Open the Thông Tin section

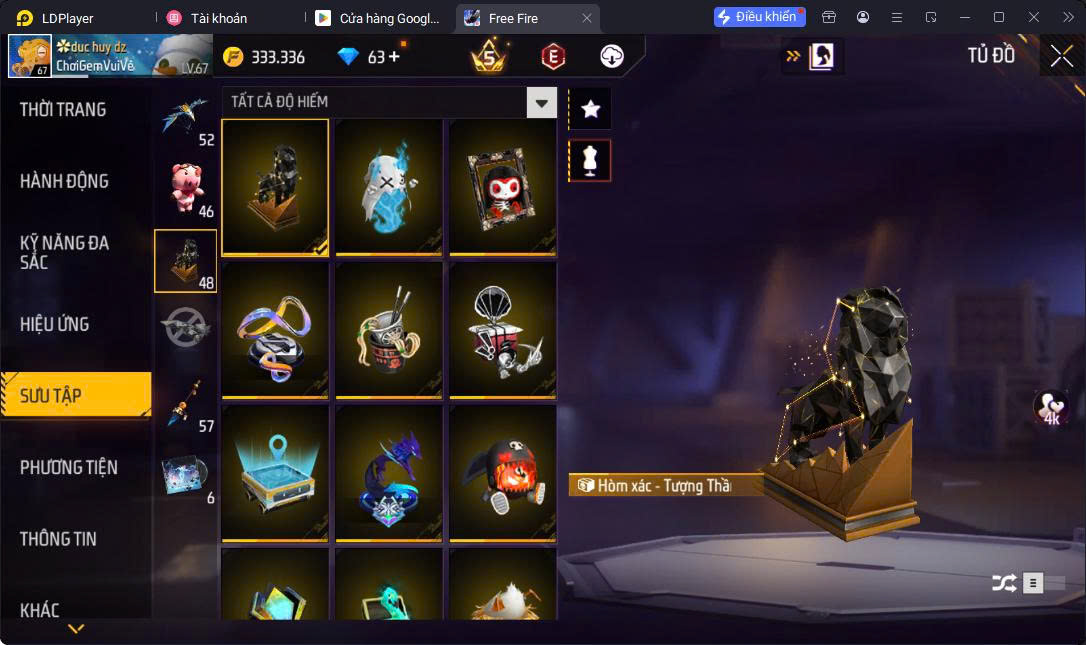[58, 538]
